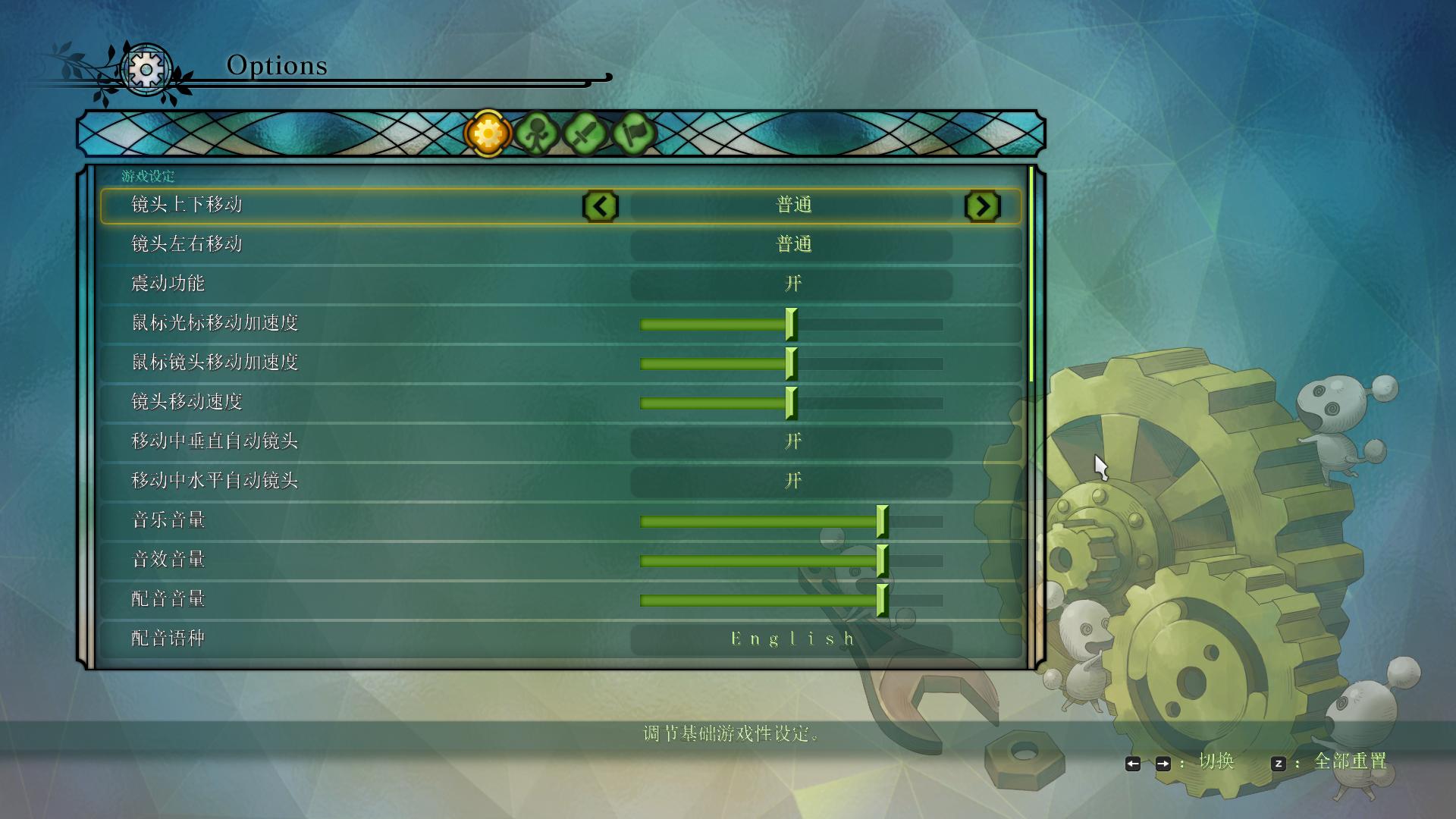Open the running figure settings tab
This screenshot has width=1456, height=819.
pyautogui.click(x=537, y=134)
